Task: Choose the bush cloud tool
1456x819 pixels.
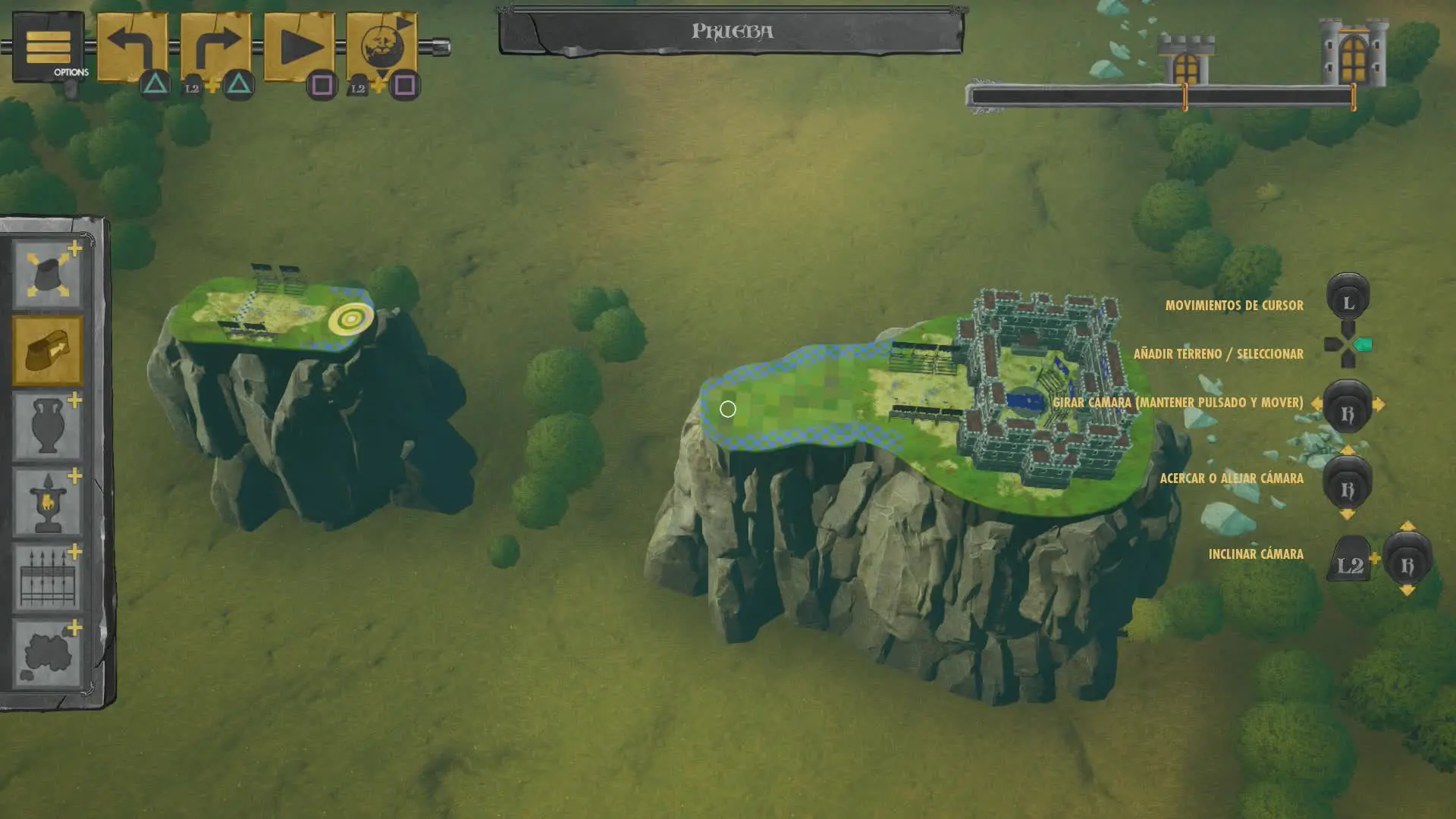Action: 47,654
